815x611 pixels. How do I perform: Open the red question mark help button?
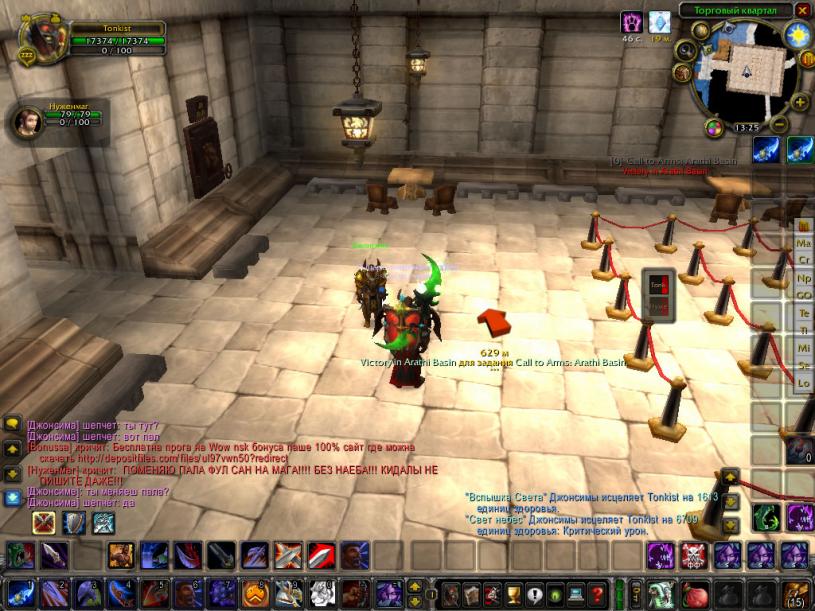click(597, 593)
